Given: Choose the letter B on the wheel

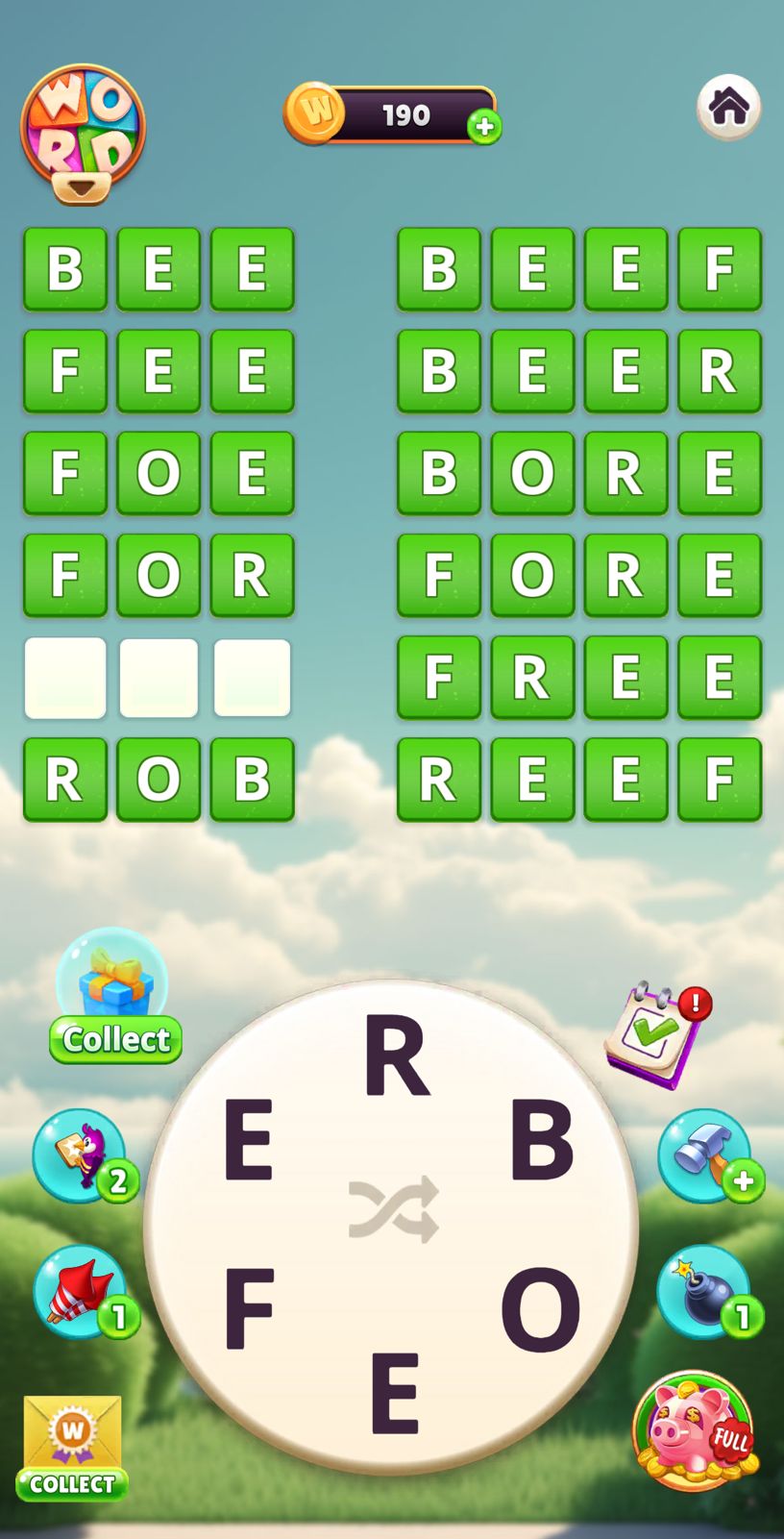Looking at the screenshot, I should point(541,1140).
